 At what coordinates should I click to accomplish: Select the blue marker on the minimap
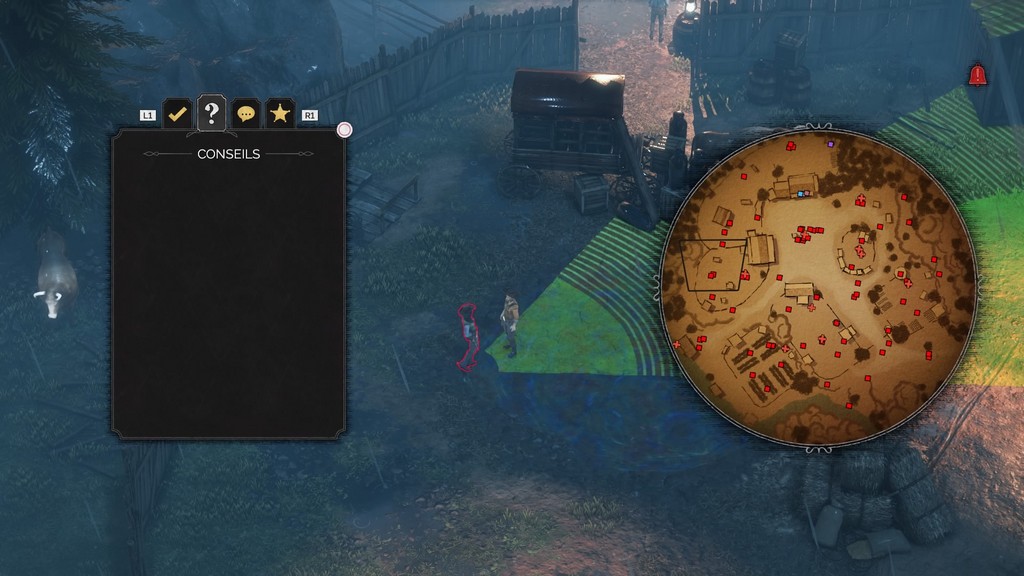click(x=800, y=193)
